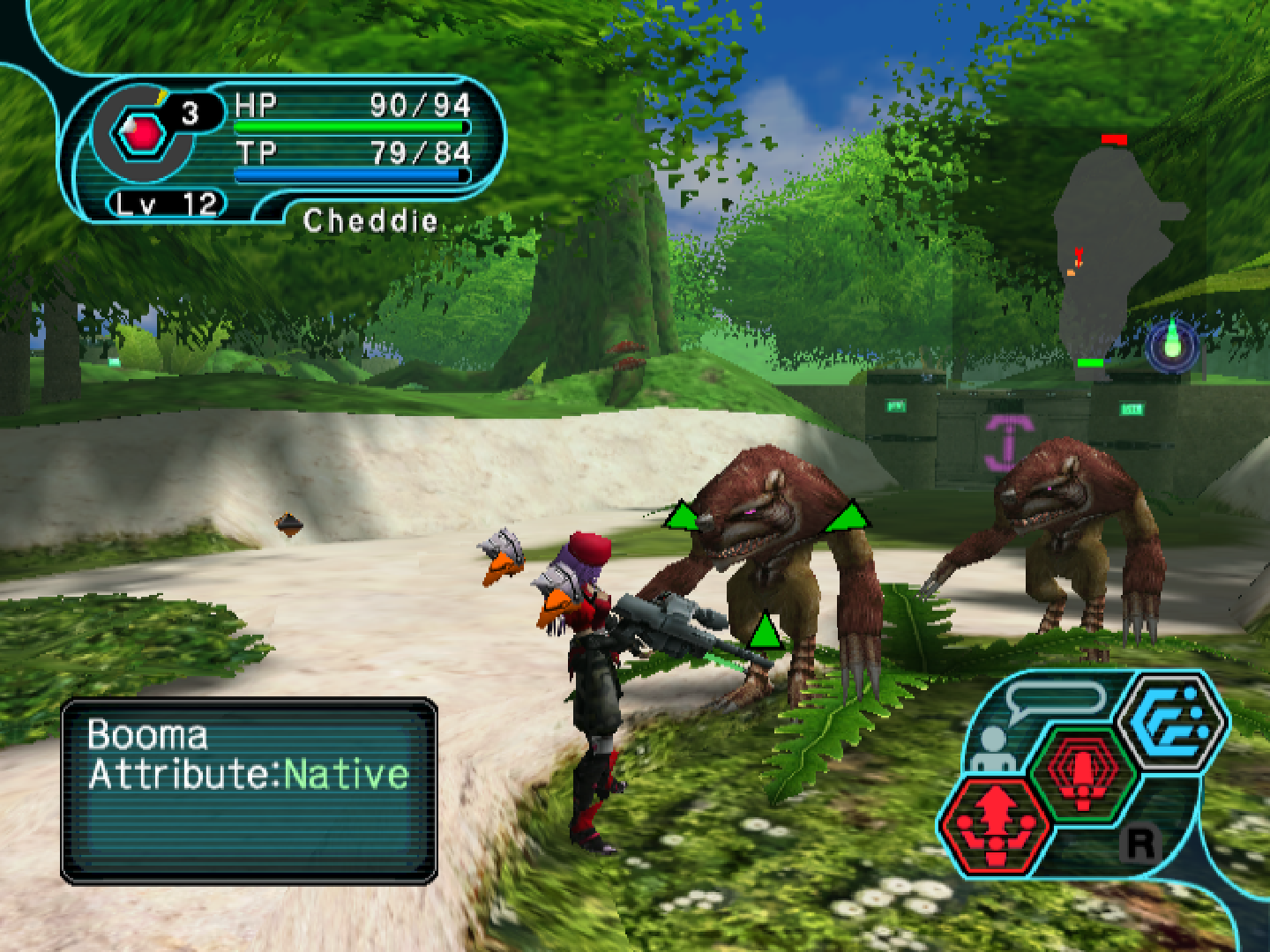
Task: Toggle the R button action palette switch
Action: click(x=1141, y=844)
